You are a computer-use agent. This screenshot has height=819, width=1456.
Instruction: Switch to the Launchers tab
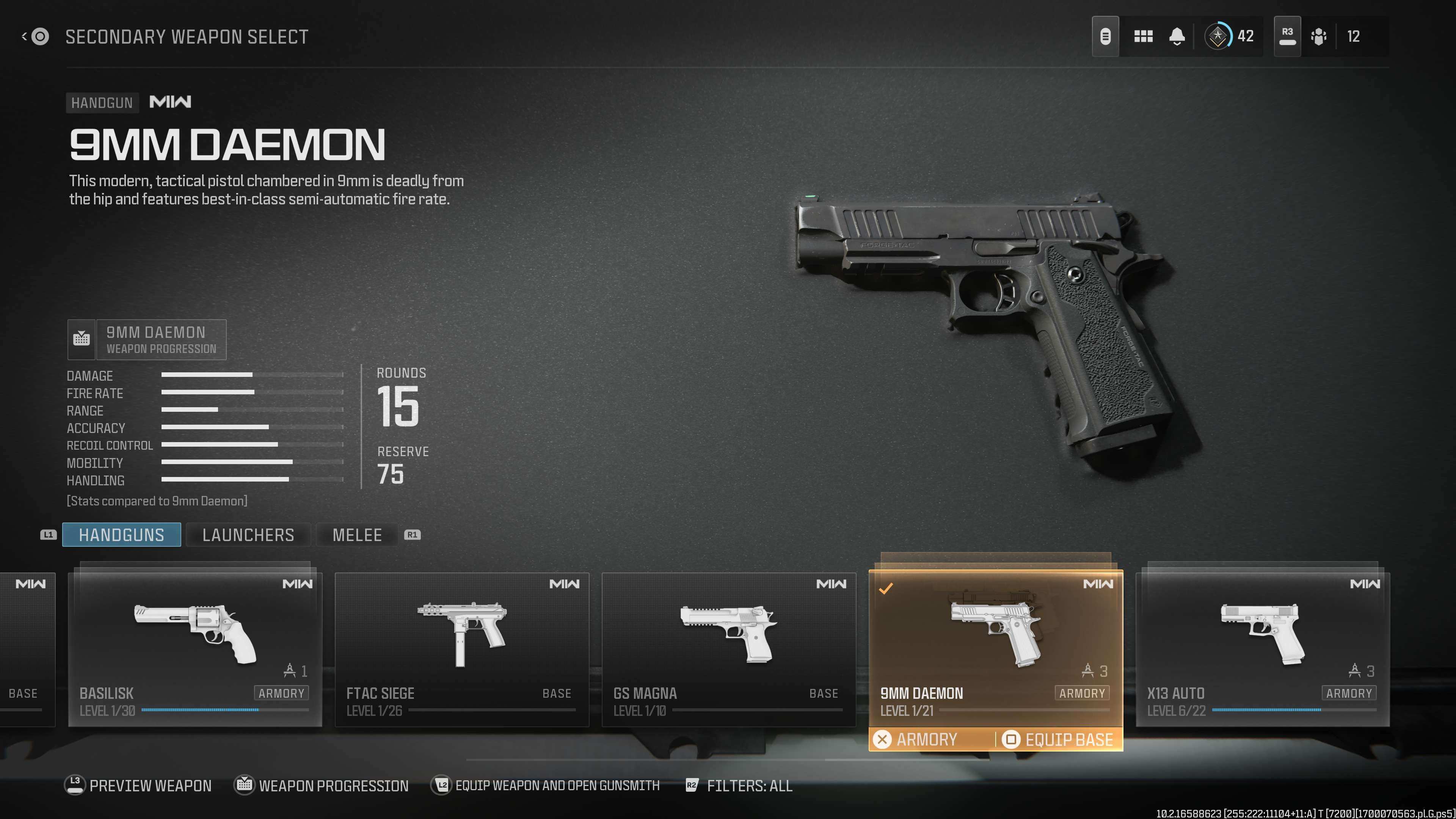248,535
